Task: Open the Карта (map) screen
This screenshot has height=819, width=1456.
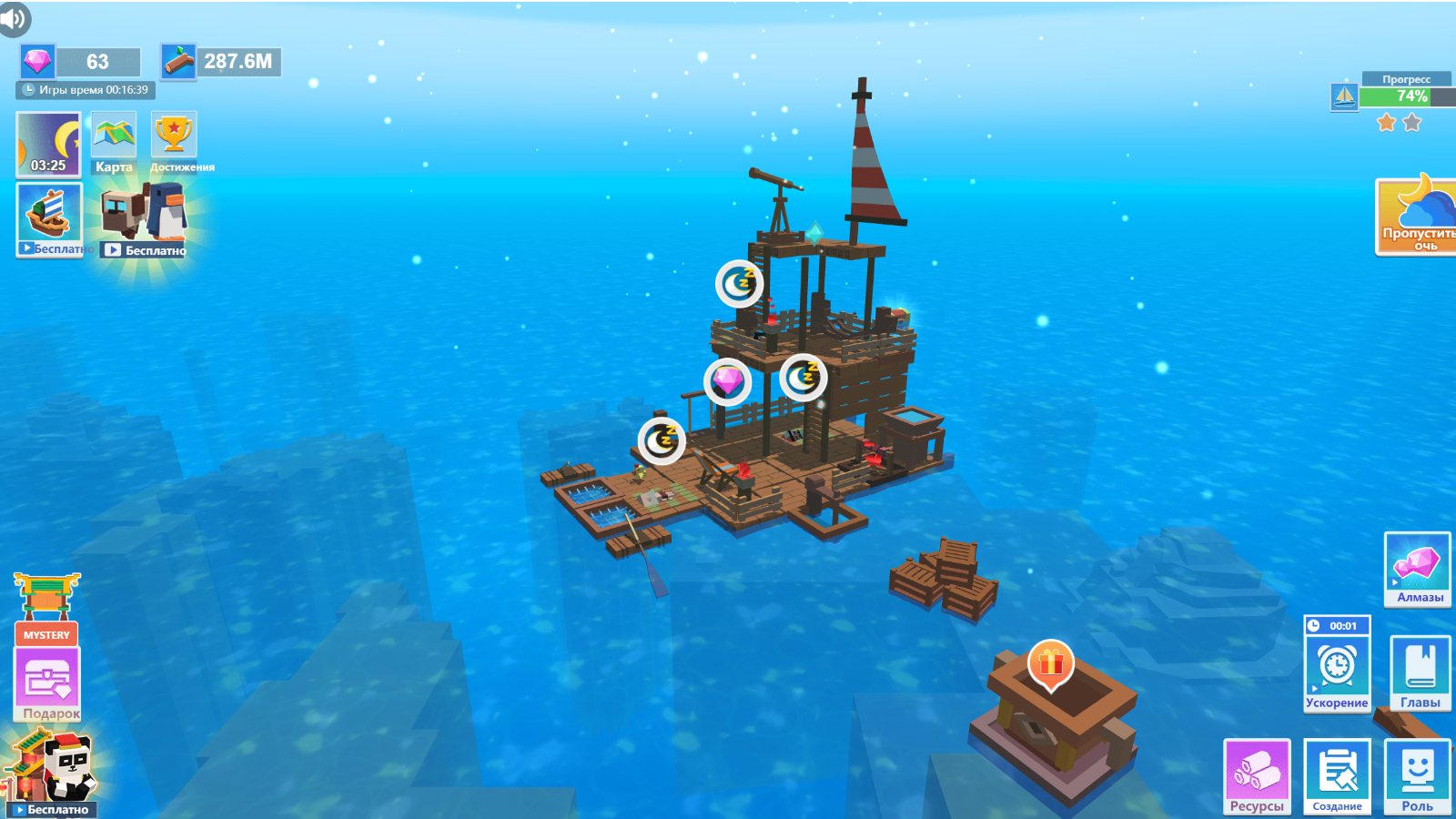Action: pyautogui.click(x=111, y=141)
